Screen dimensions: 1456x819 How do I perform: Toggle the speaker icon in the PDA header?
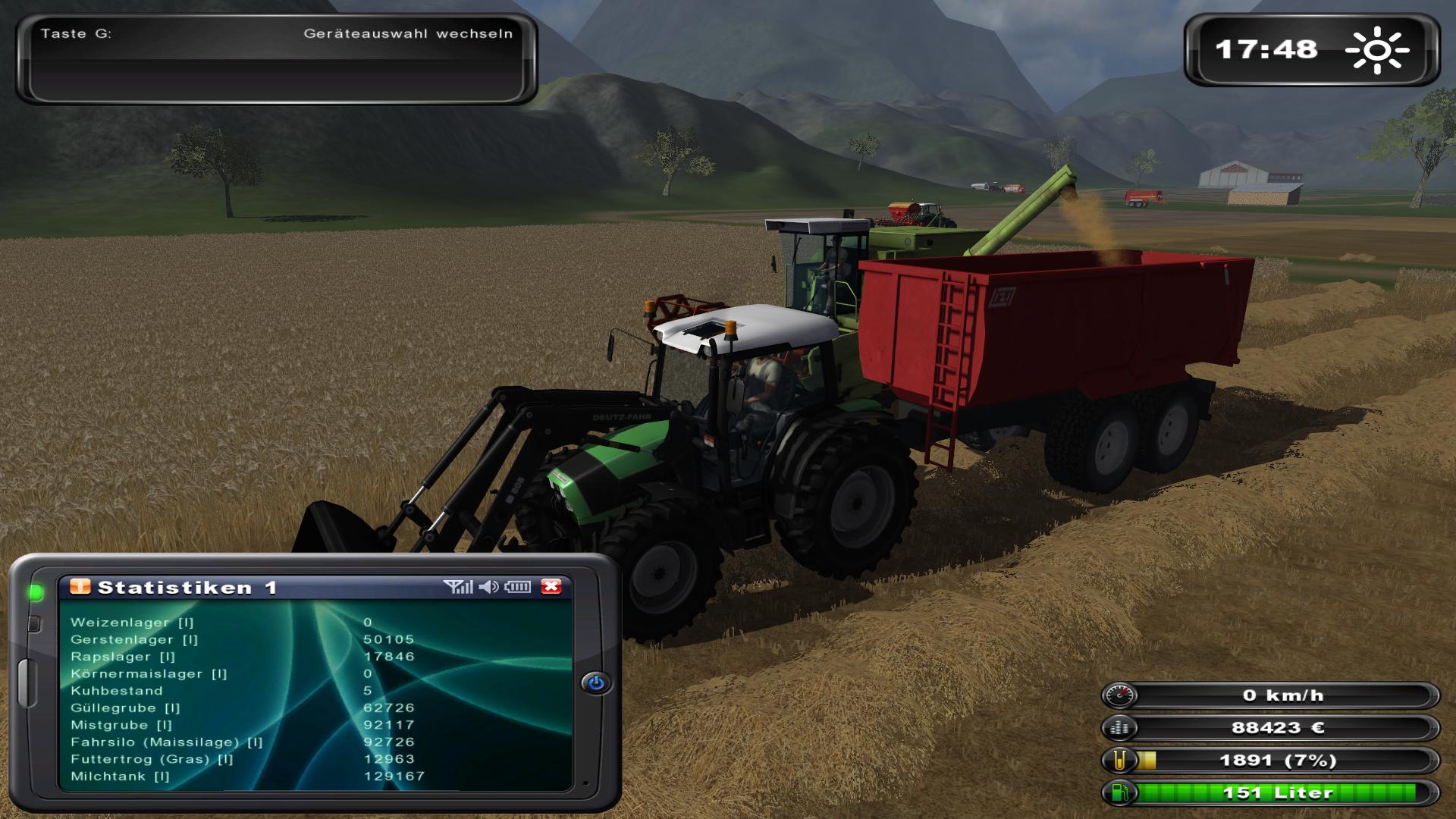coord(489,586)
